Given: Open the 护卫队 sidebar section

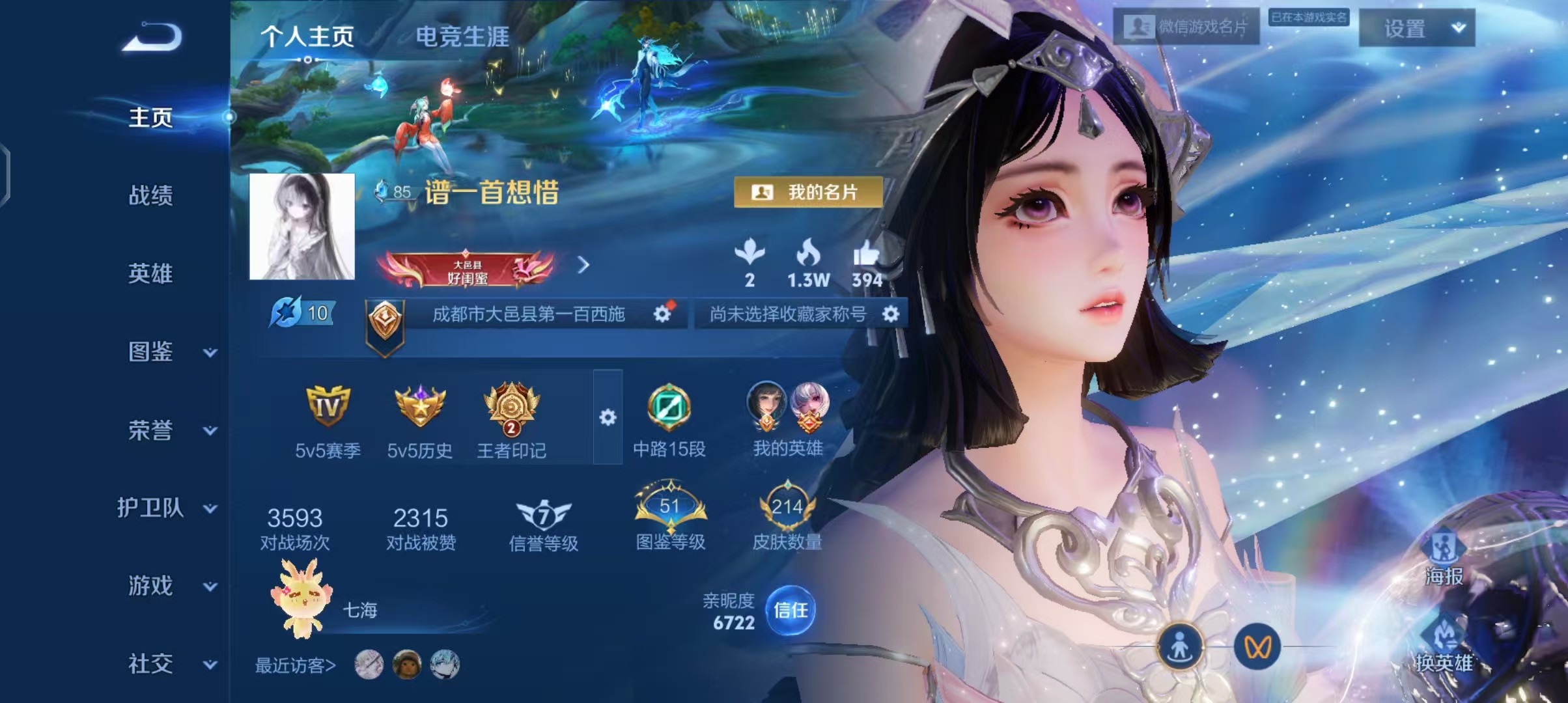Looking at the screenshot, I should point(167,508).
